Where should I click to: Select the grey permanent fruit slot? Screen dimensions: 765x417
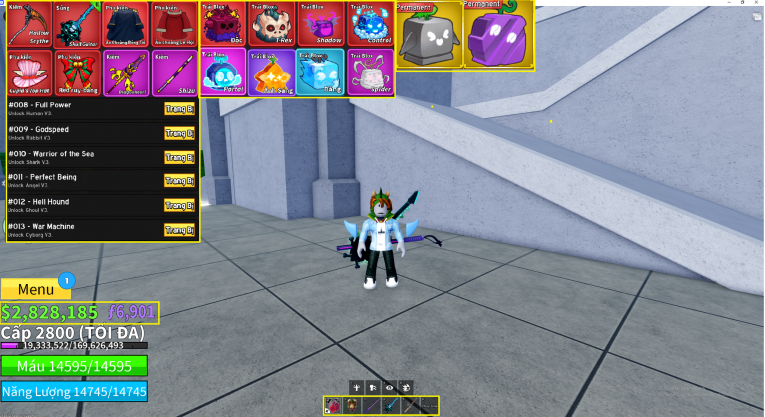coord(427,34)
